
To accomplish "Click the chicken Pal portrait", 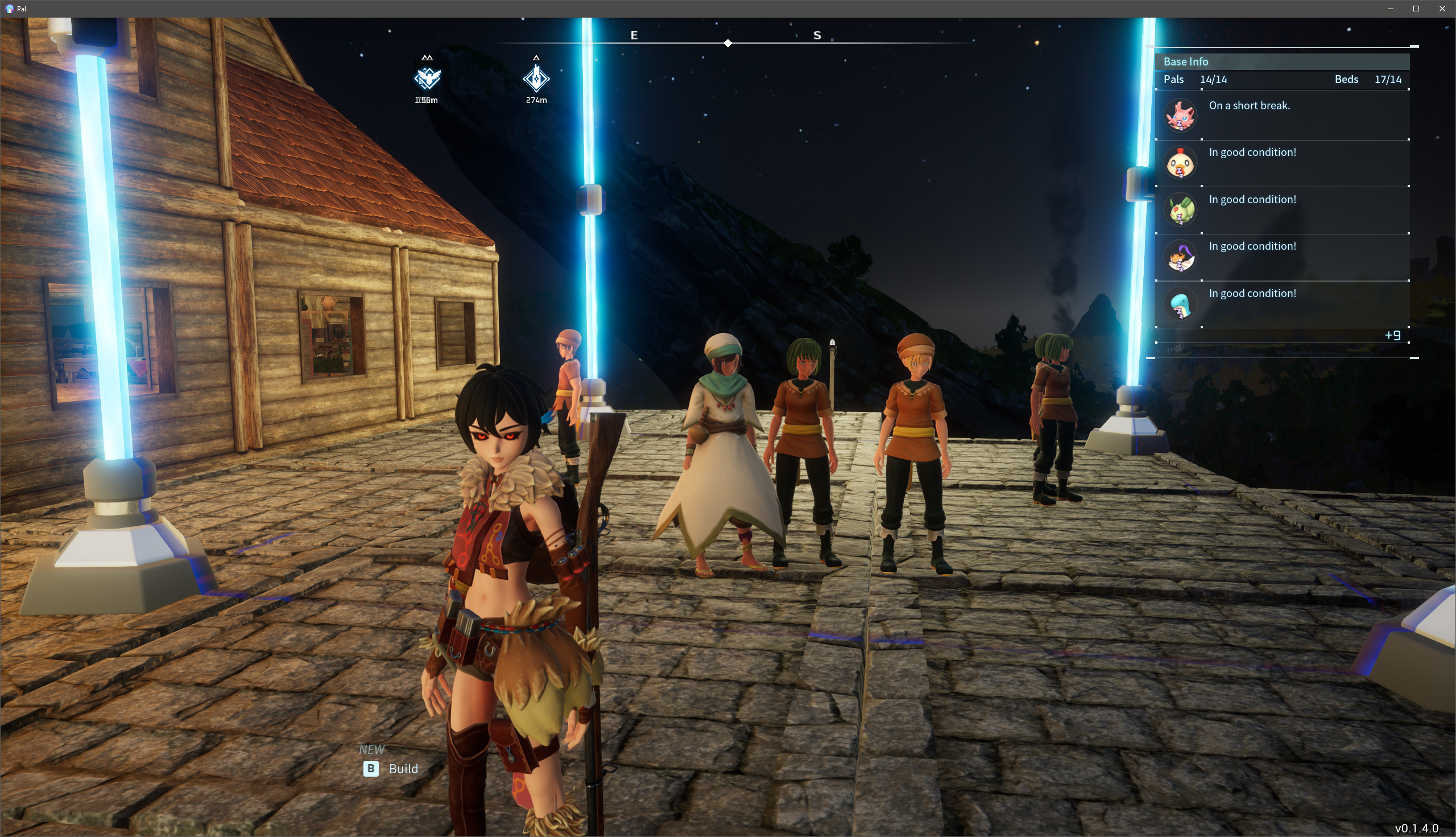I will [x=1180, y=163].
